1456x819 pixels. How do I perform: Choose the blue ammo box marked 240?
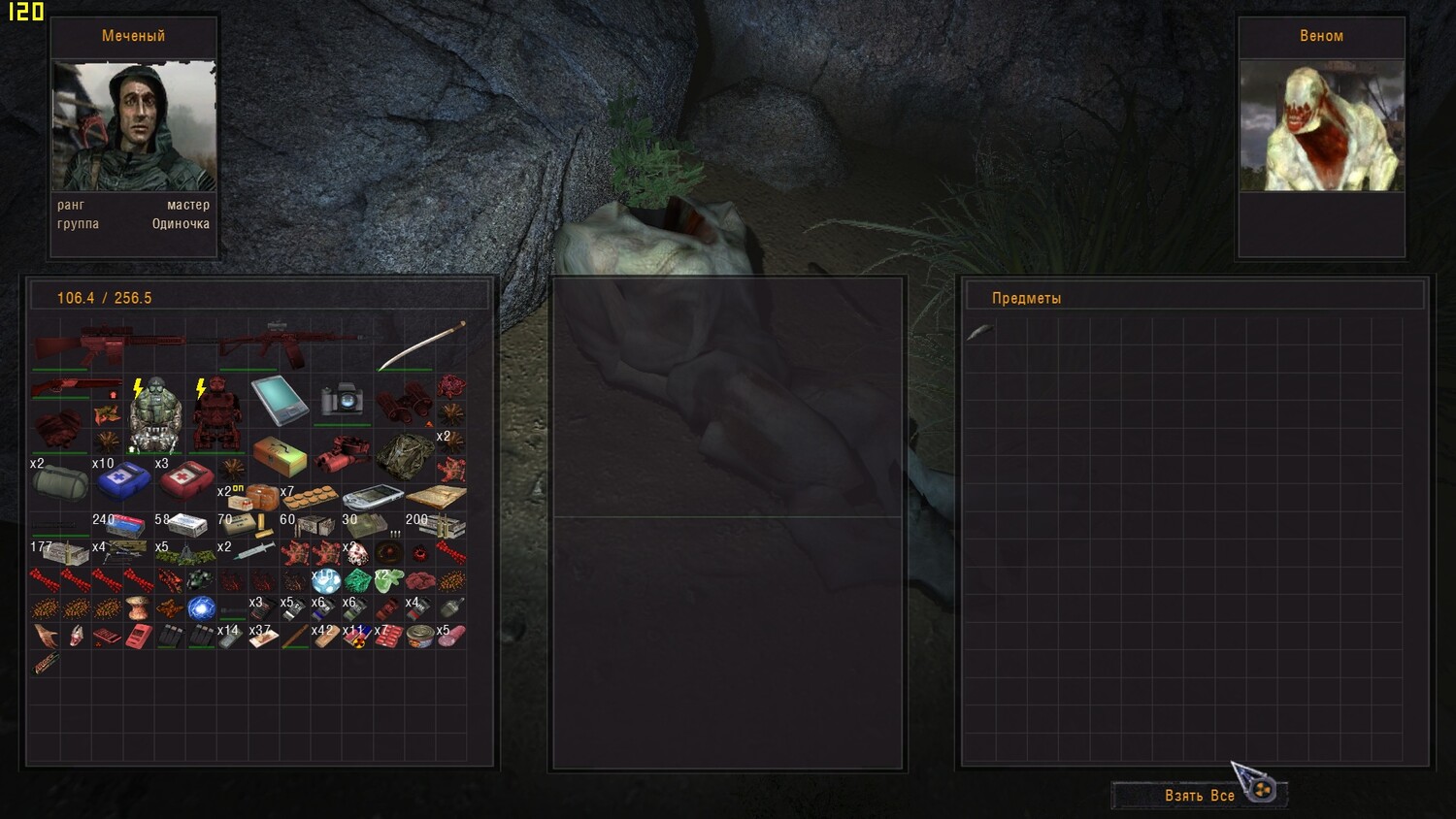point(124,526)
